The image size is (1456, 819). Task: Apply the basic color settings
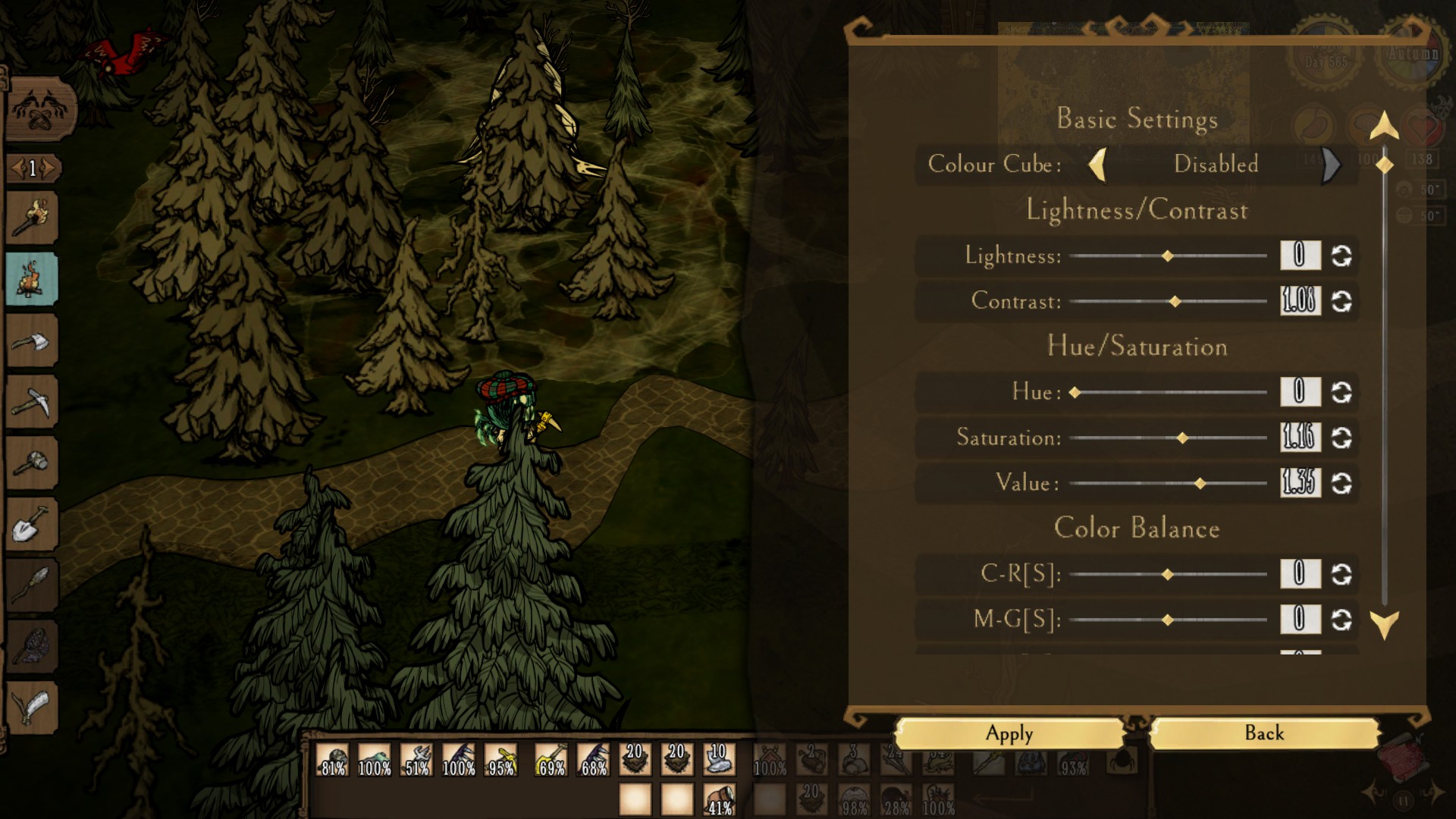[x=1009, y=733]
